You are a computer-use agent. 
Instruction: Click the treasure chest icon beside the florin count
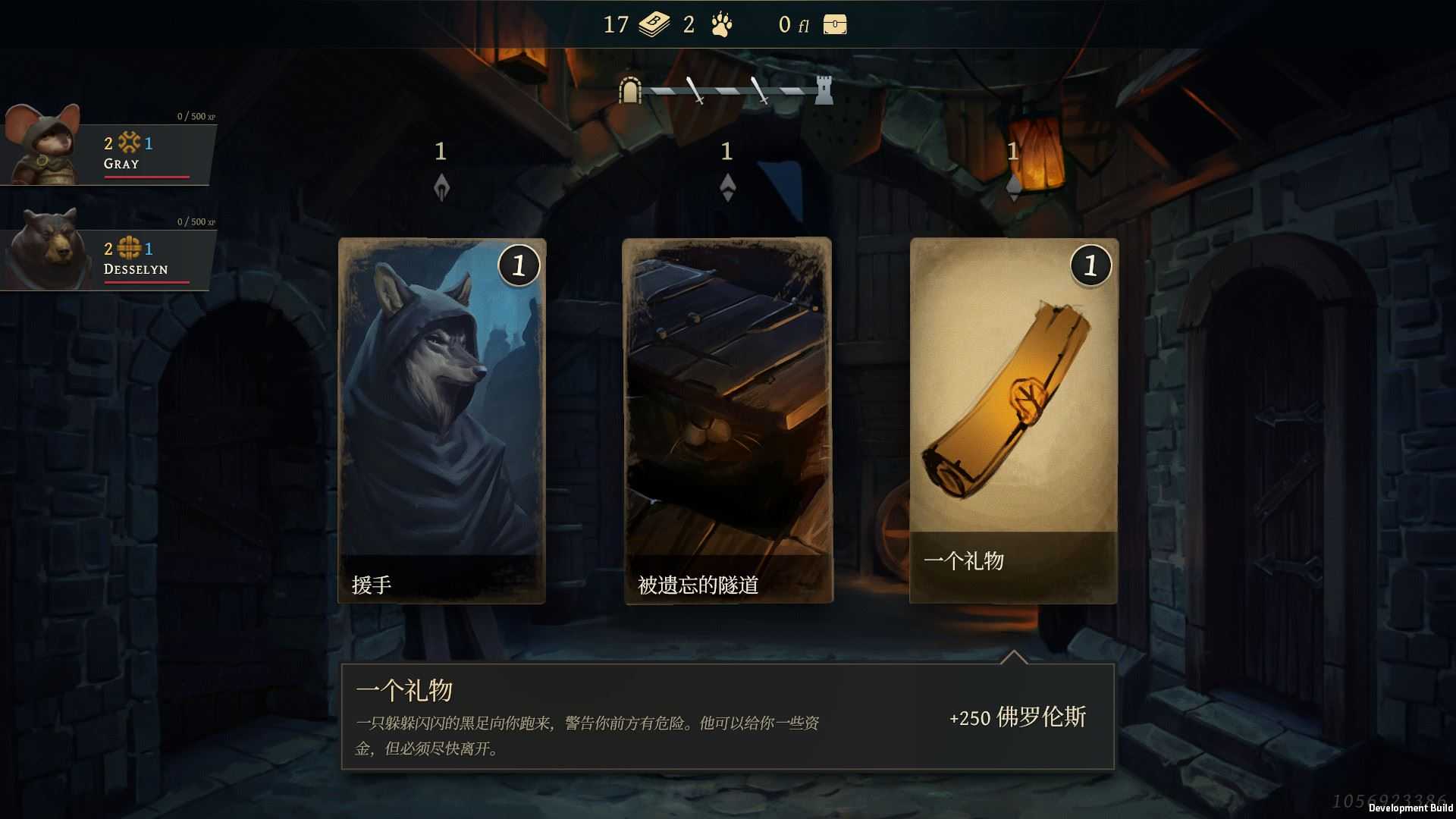[x=834, y=25]
